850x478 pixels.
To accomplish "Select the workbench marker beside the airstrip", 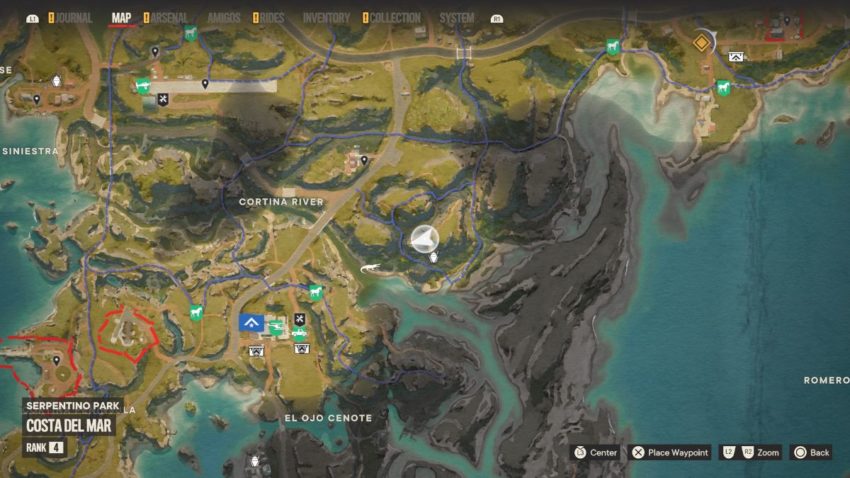I will (163, 99).
